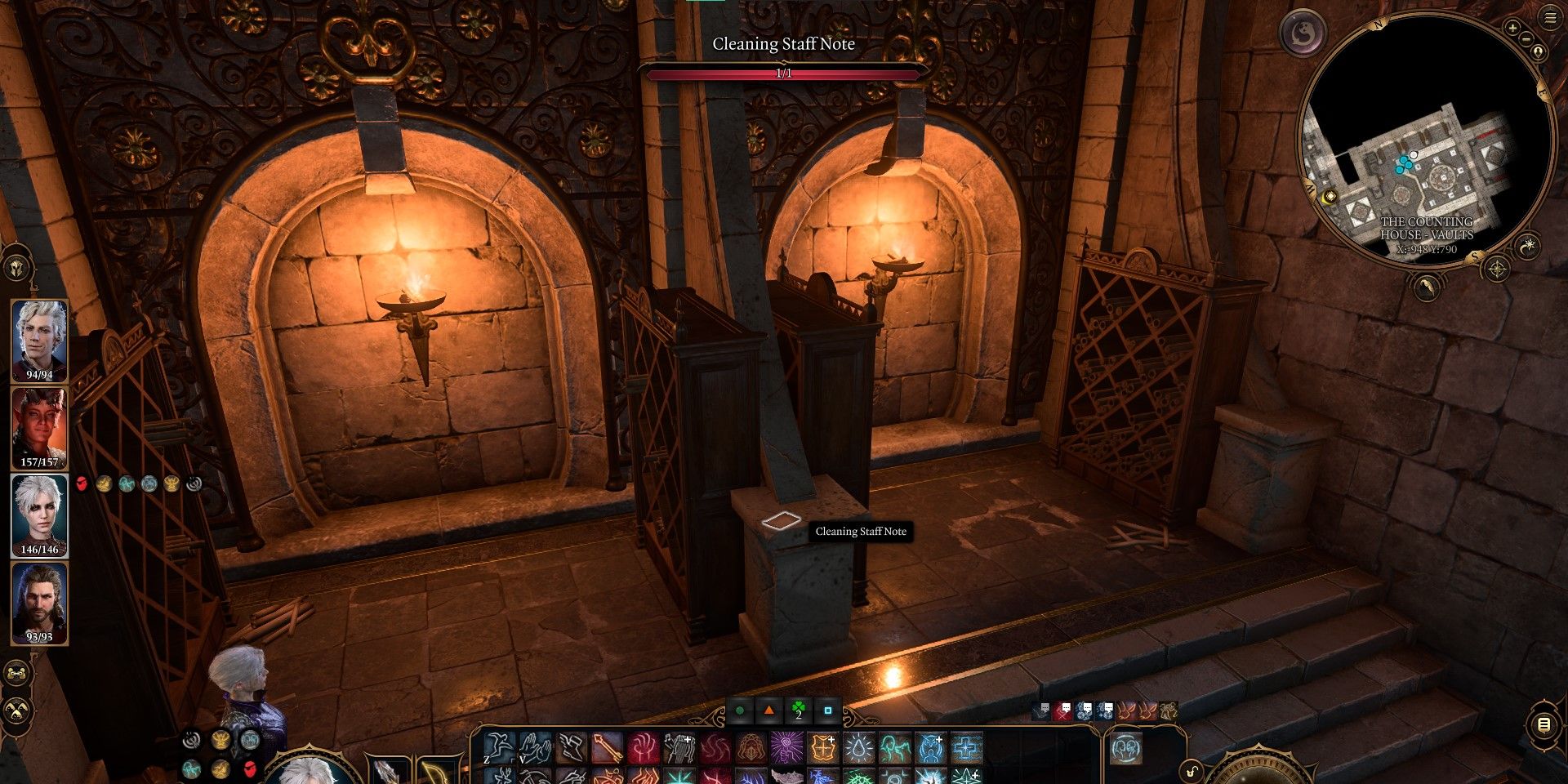This screenshot has width=1568, height=784.
Task: Click the minimap zoom-in plus button
Action: point(1512,28)
